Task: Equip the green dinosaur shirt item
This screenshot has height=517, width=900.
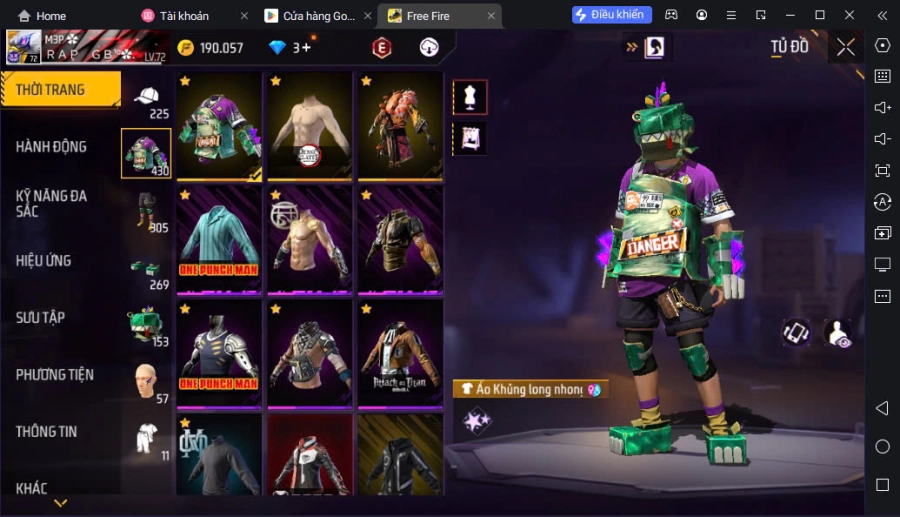Action: [219, 126]
